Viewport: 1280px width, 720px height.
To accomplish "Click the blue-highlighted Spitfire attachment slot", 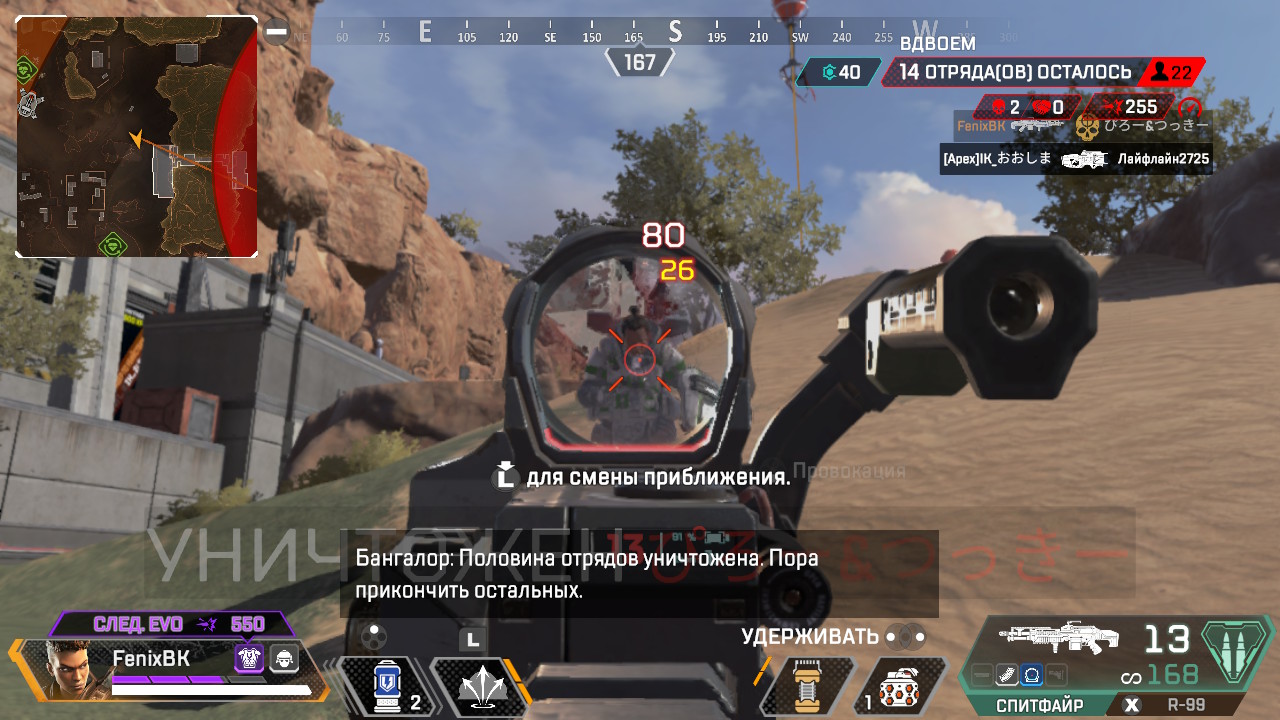I will coord(1032,676).
